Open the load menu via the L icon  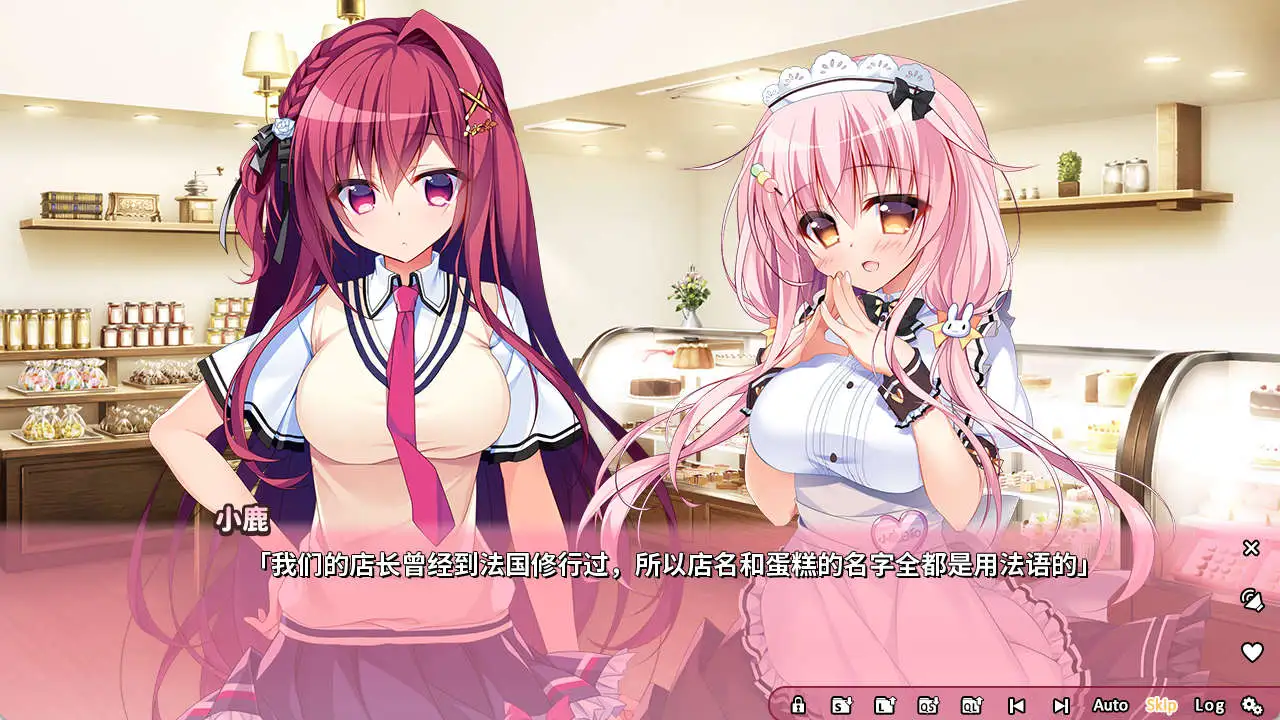pos(885,706)
